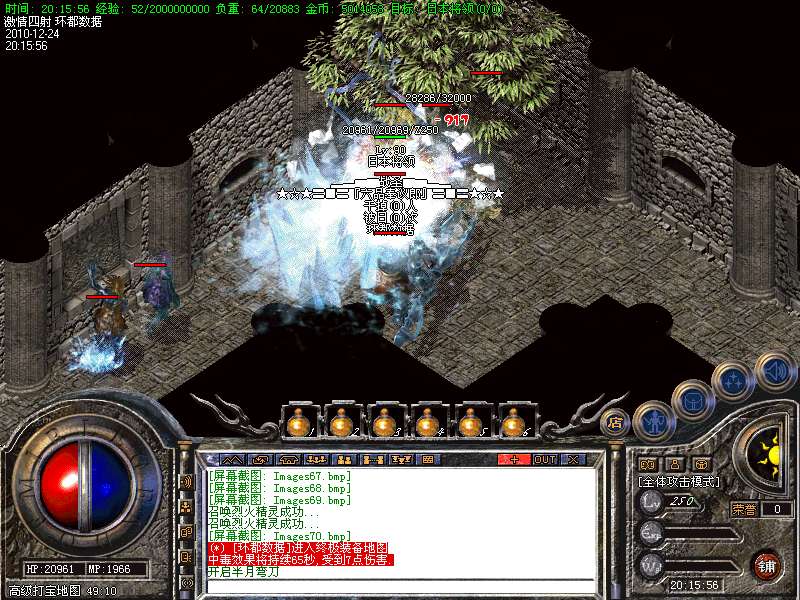
Task: Click the group members icon above chat
Action: [342, 460]
